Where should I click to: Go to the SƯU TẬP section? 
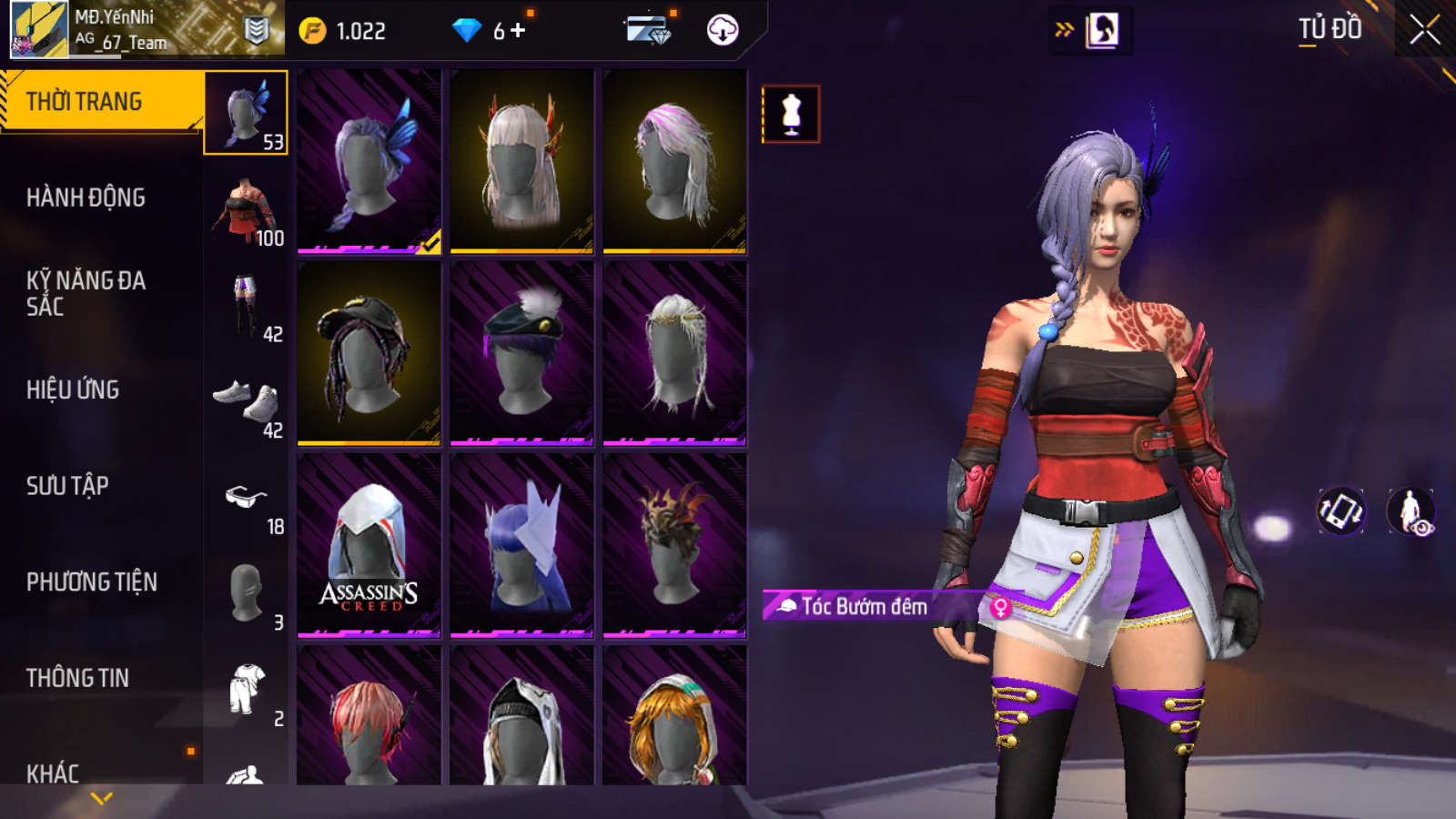[67, 486]
